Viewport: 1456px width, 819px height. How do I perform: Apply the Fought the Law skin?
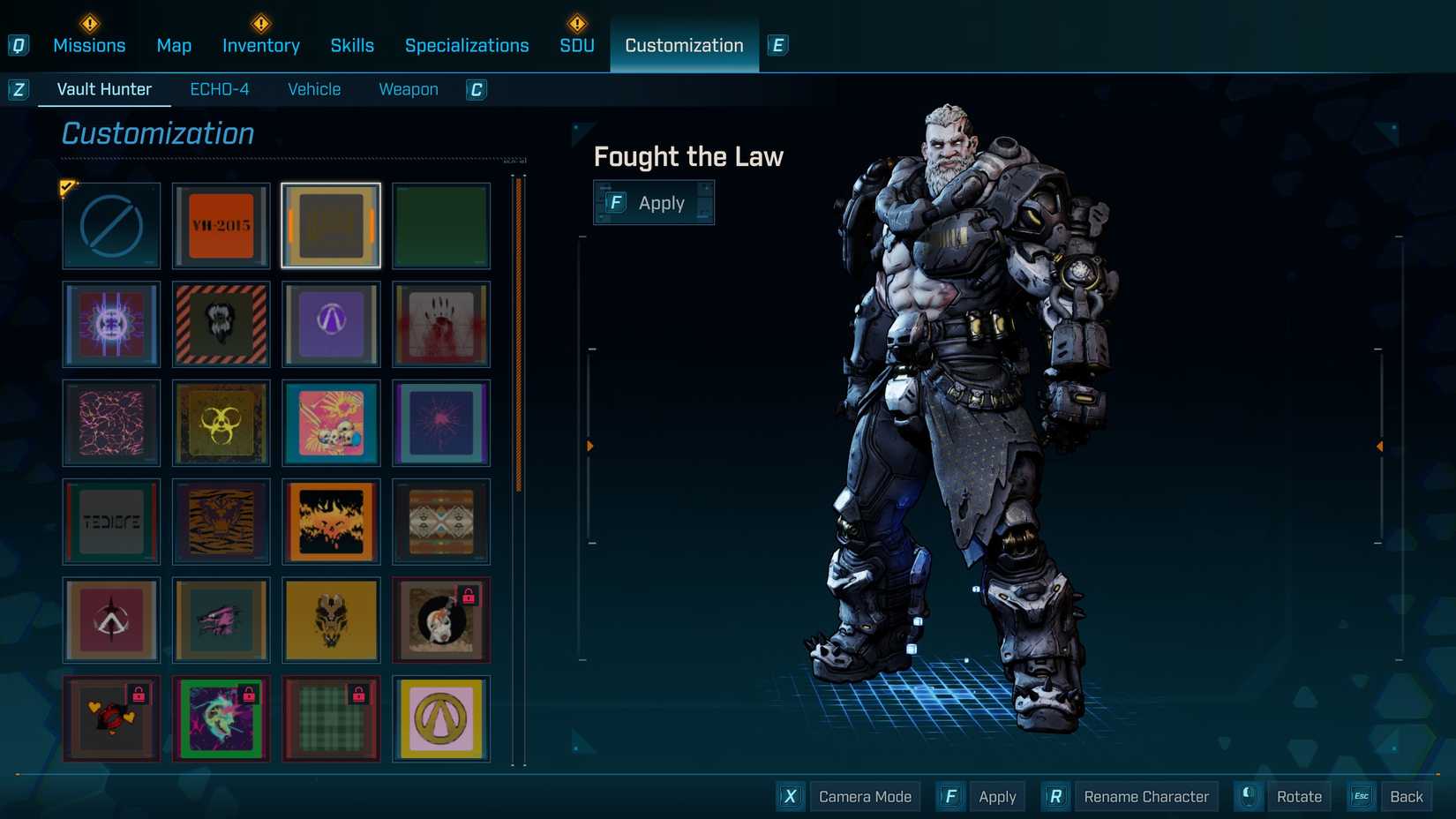pyautogui.click(x=653, y=202)
